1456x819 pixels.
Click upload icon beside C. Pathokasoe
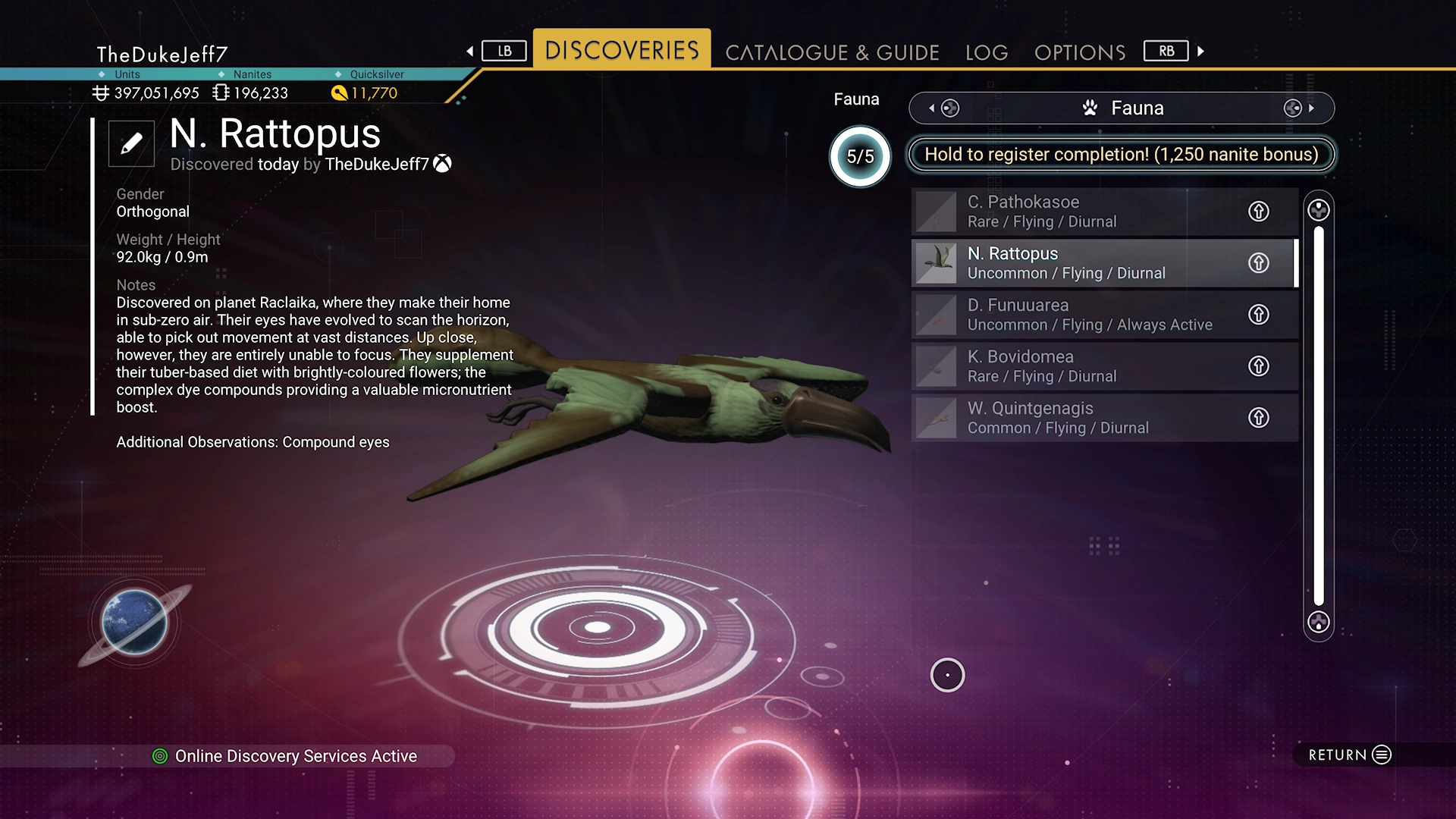(1258, 212)
